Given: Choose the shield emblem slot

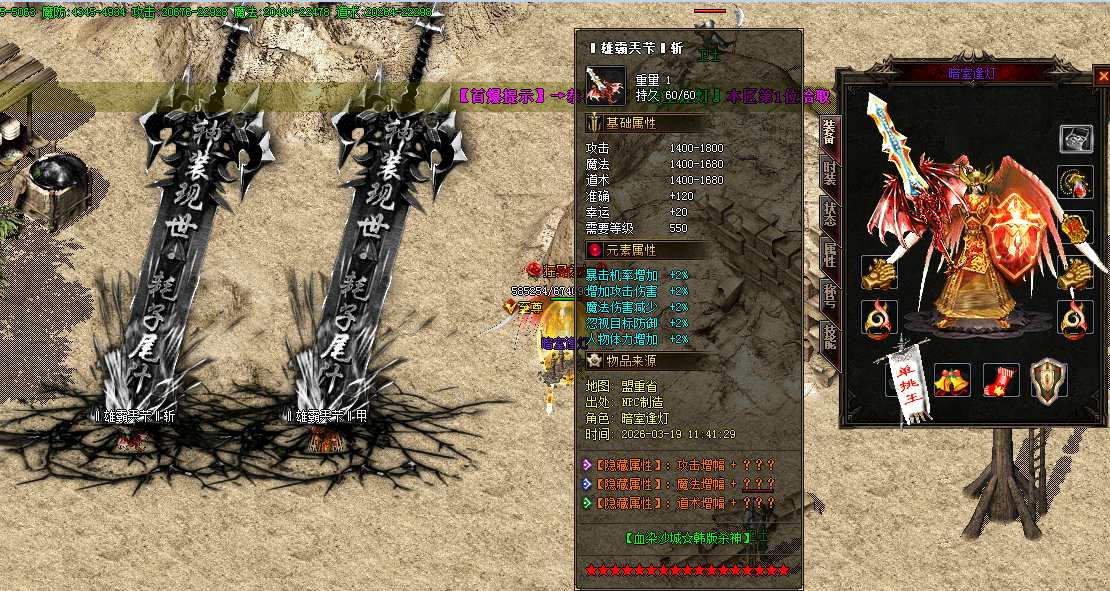Looking at the screenshot, I should click(1049, 381).
